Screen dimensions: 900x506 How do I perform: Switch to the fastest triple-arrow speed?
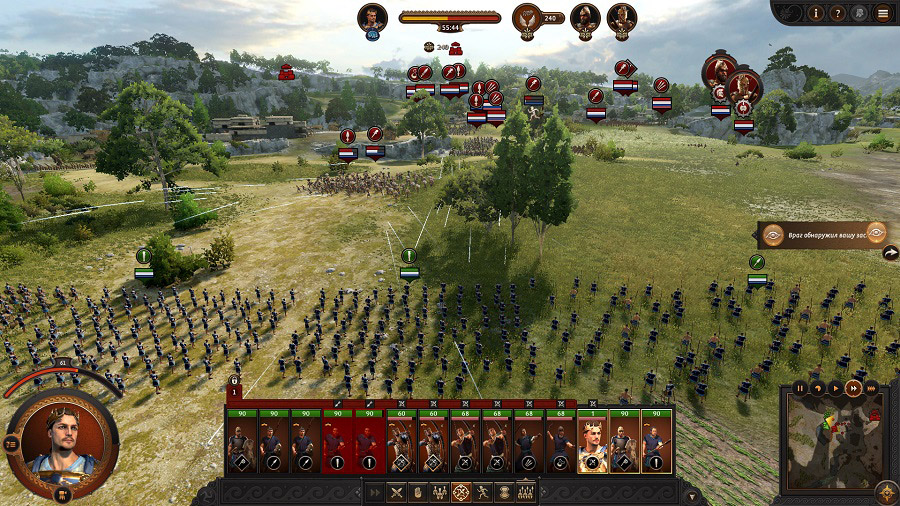click(871, 387)
